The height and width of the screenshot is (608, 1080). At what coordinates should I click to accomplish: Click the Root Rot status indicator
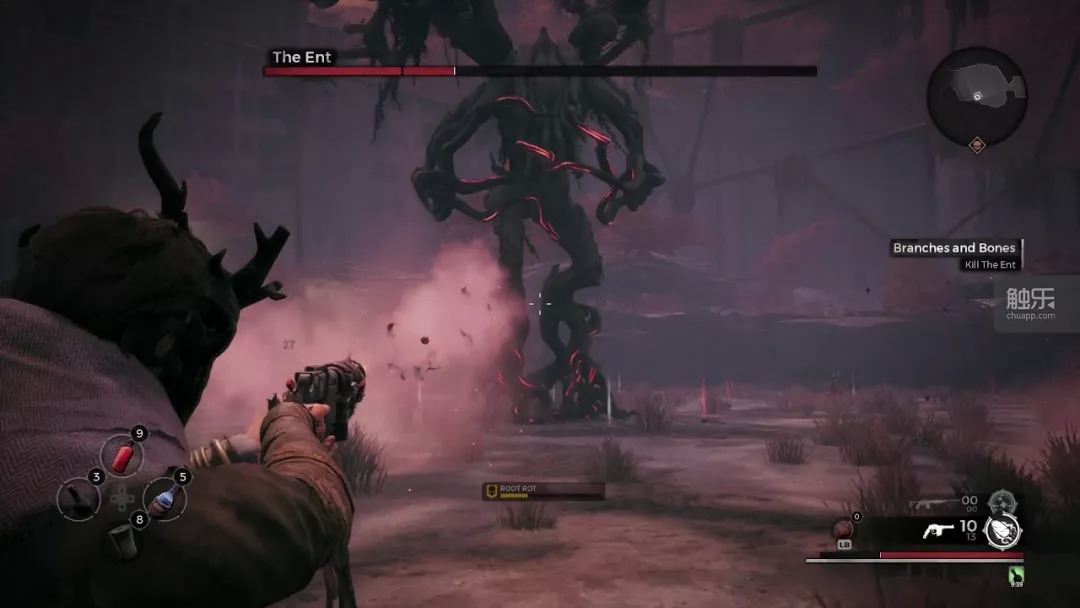(543, 490)
